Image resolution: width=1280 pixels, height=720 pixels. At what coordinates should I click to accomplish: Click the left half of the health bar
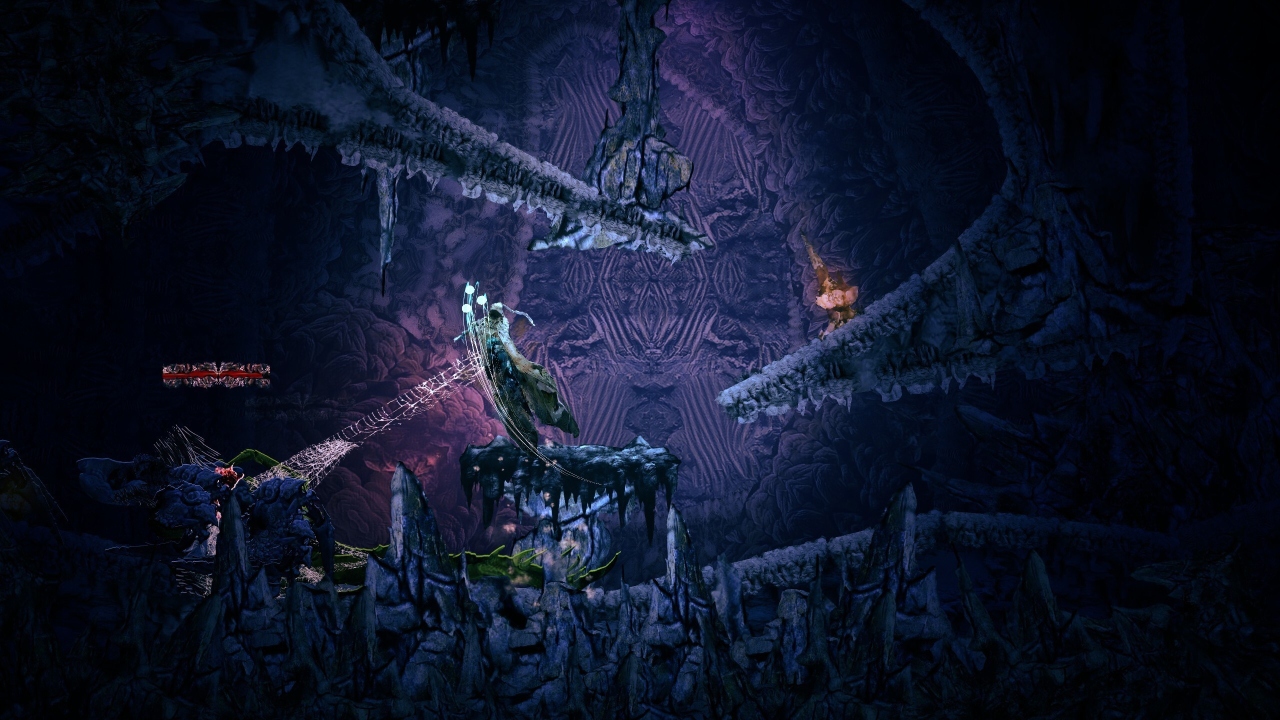click(x=190, y=374)
